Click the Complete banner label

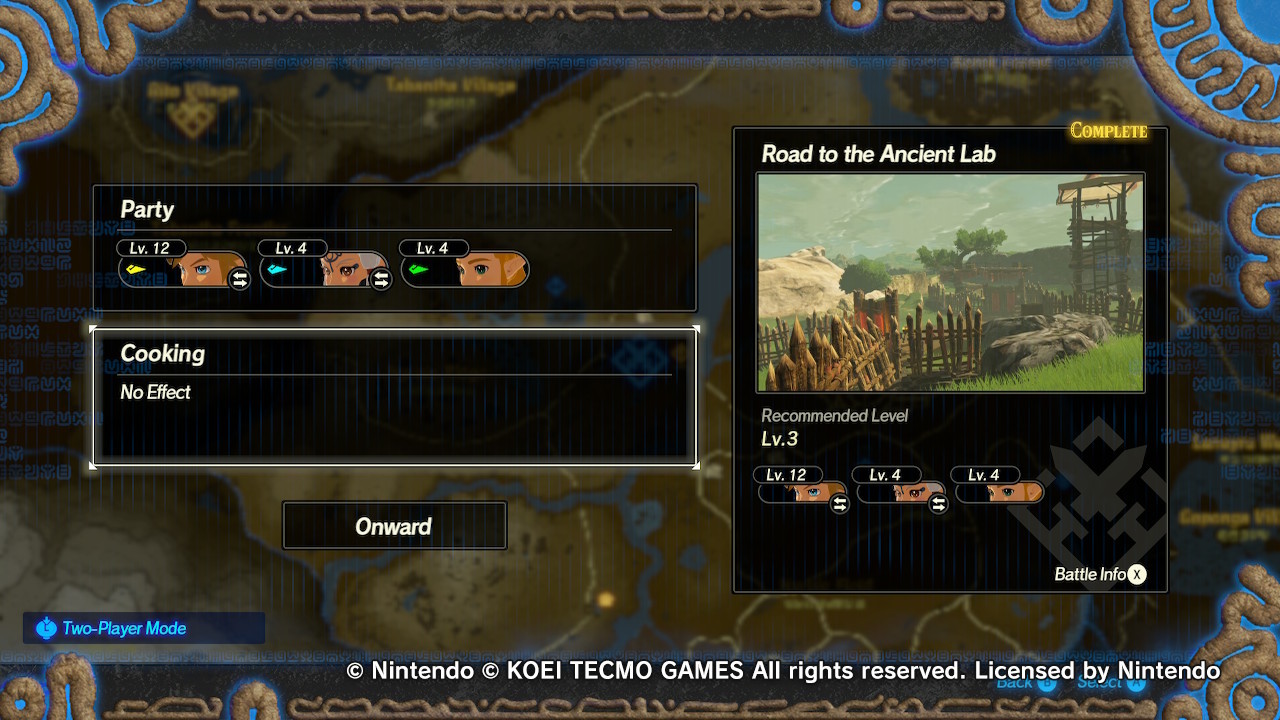1110,129
